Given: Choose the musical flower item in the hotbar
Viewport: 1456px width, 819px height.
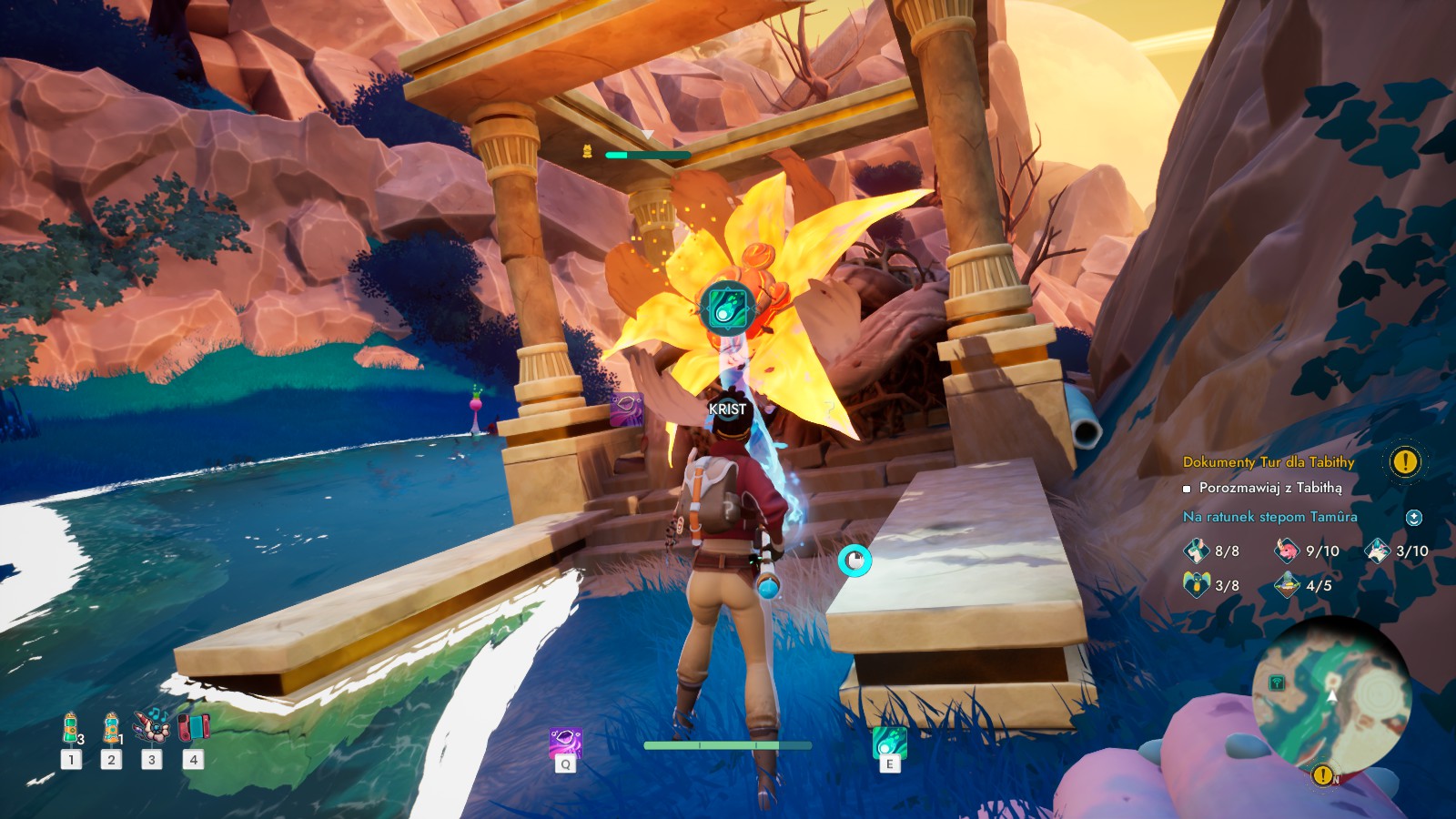Looking at the screenshot, I should (x=151, y=727).
